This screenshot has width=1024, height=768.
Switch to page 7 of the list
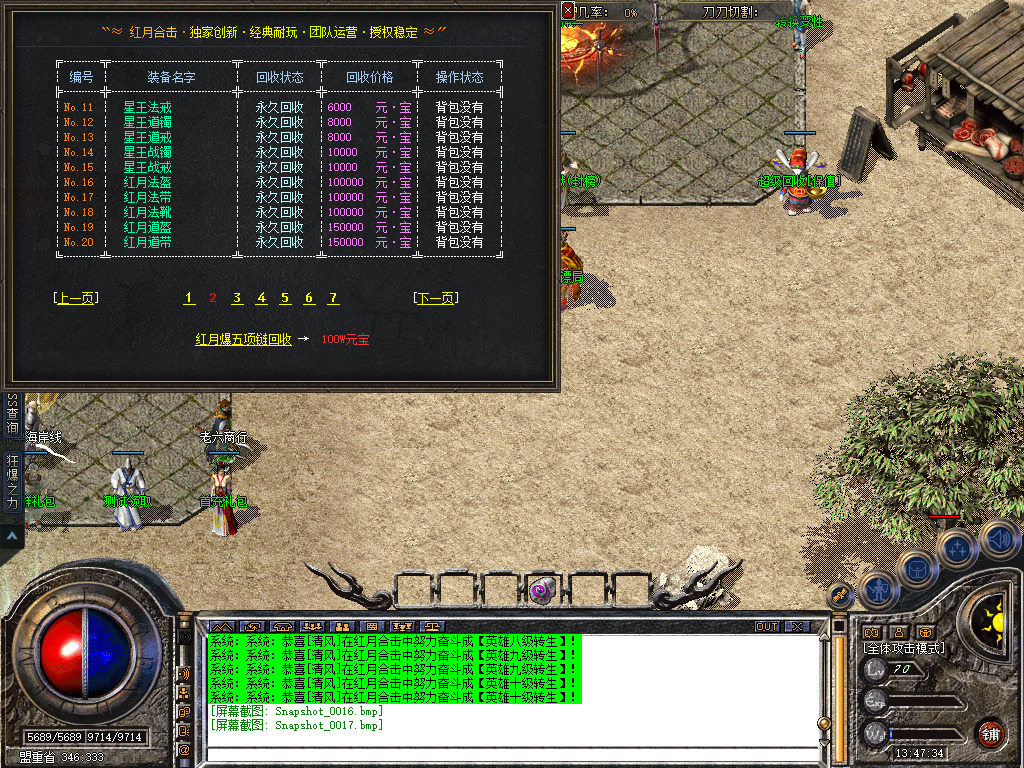pos(333,298)
